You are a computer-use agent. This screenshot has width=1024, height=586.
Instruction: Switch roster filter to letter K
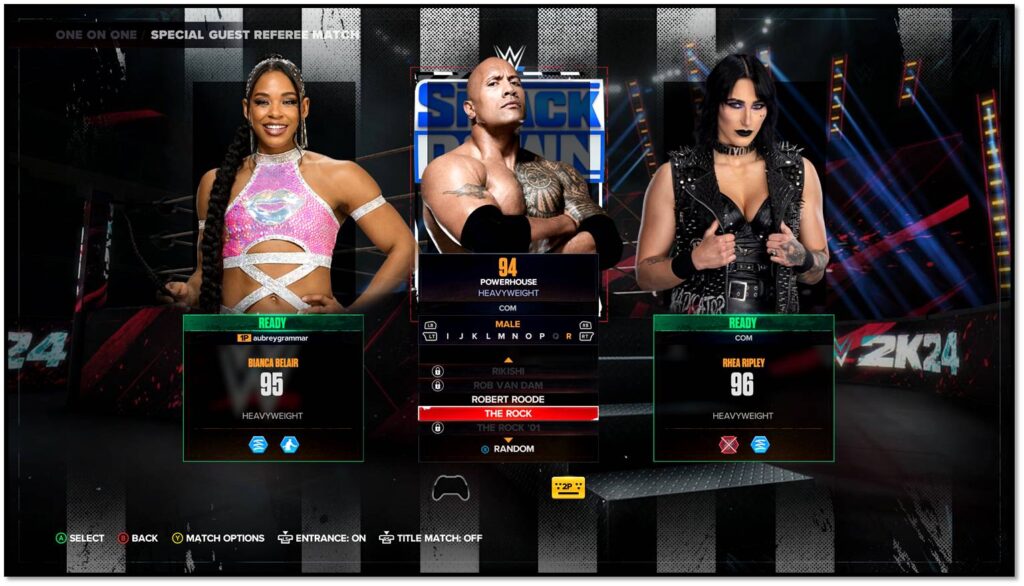[x=474, y=337]
